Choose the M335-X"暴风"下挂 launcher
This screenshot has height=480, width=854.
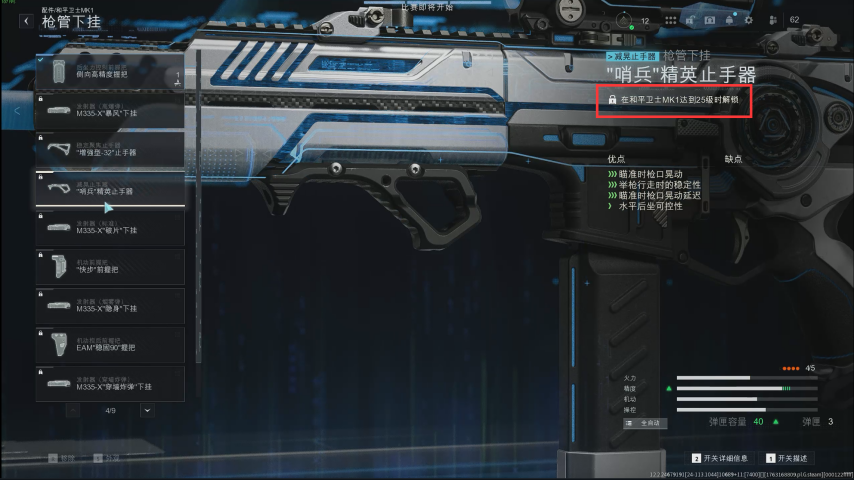110,111
